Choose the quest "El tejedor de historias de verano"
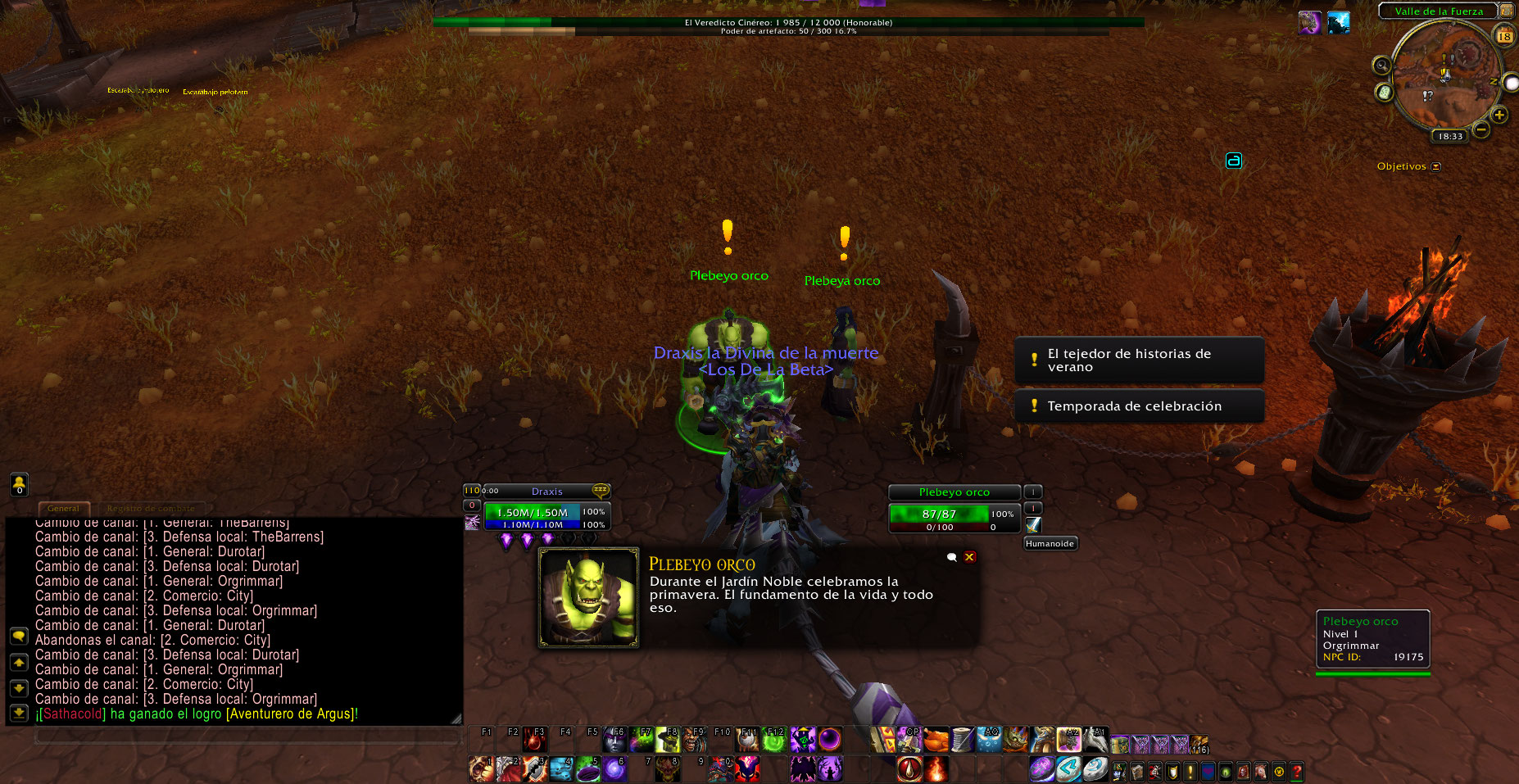Image resolution: width=1519 pixels, height=784 pixels. click(1139, 360)
